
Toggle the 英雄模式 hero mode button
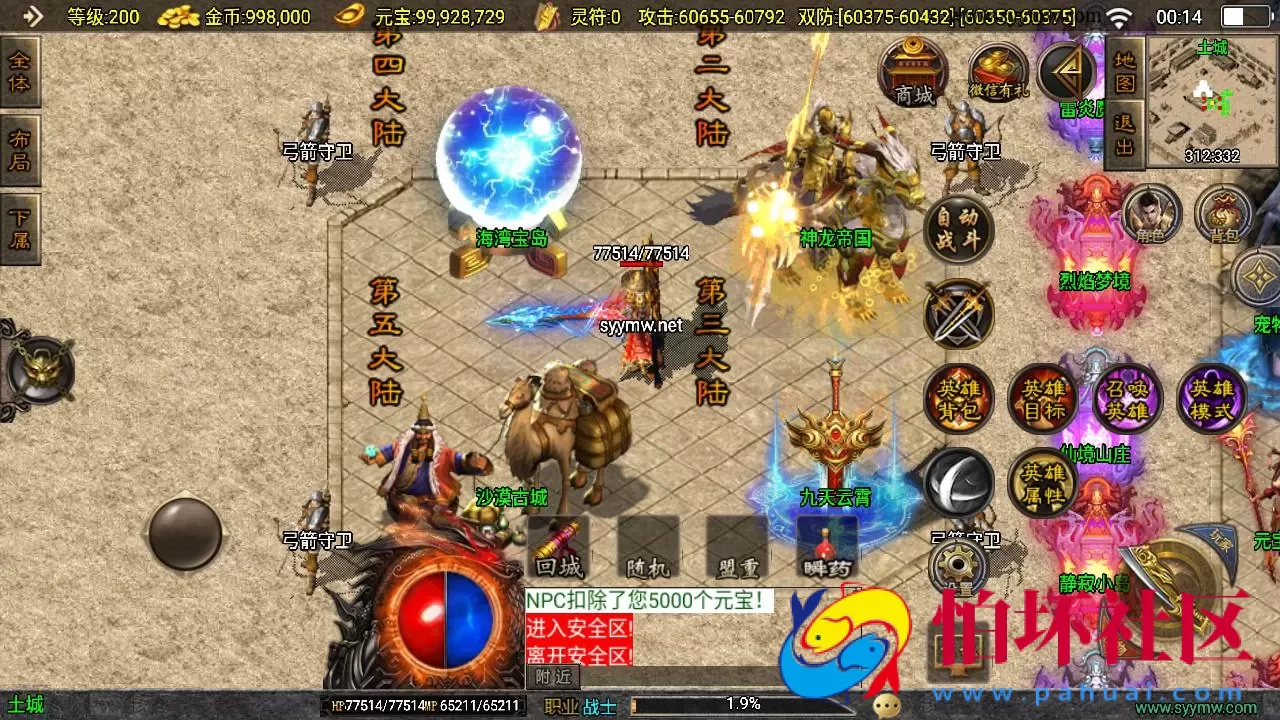click(x=1211, y=398)
